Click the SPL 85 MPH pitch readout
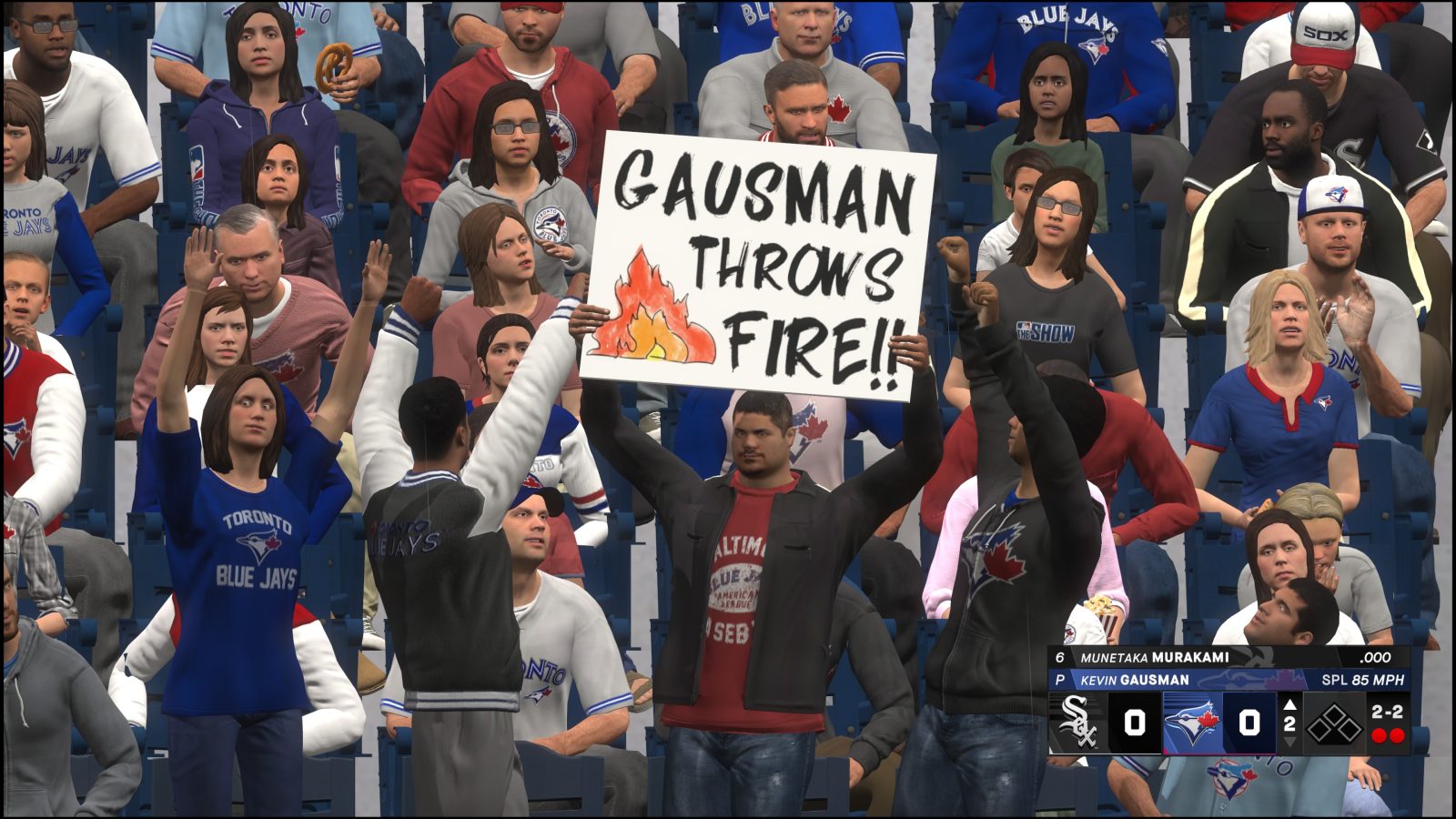 coord(1361,680)
